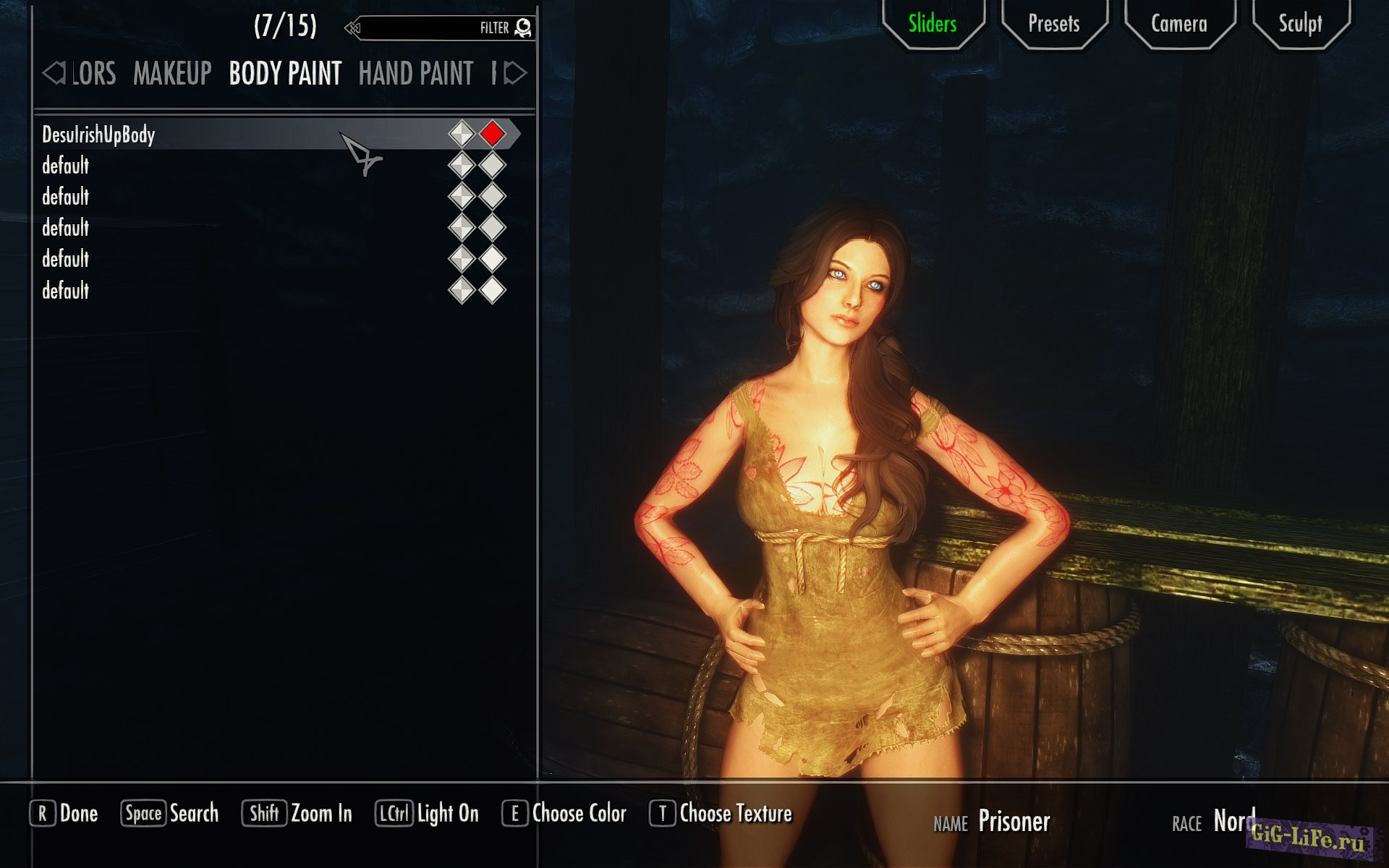Open the MAKEUP category
The height and width of the screenshot is (868, 1389).
(171, 73)
